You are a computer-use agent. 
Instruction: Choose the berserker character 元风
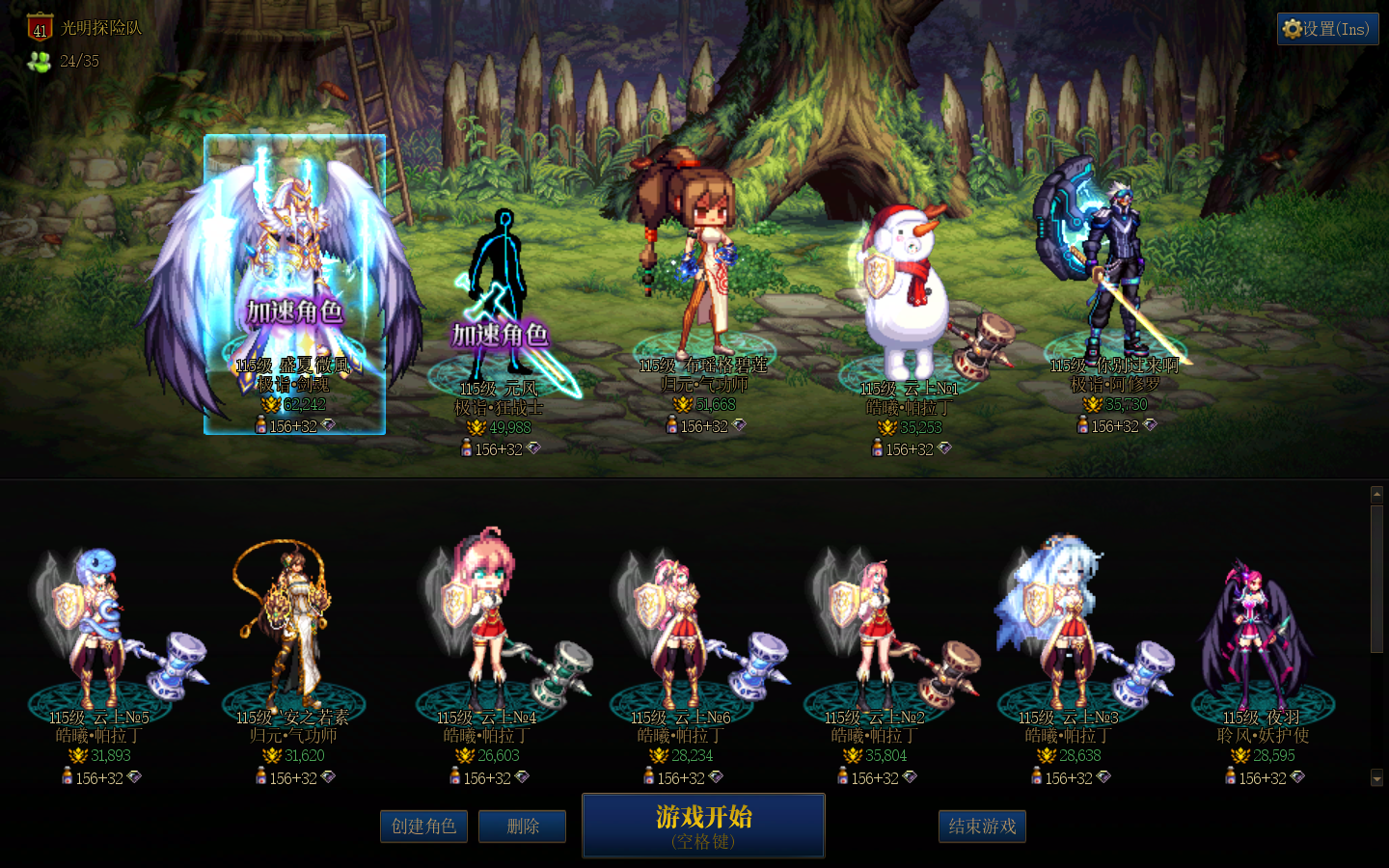click(x=502, y=299)
